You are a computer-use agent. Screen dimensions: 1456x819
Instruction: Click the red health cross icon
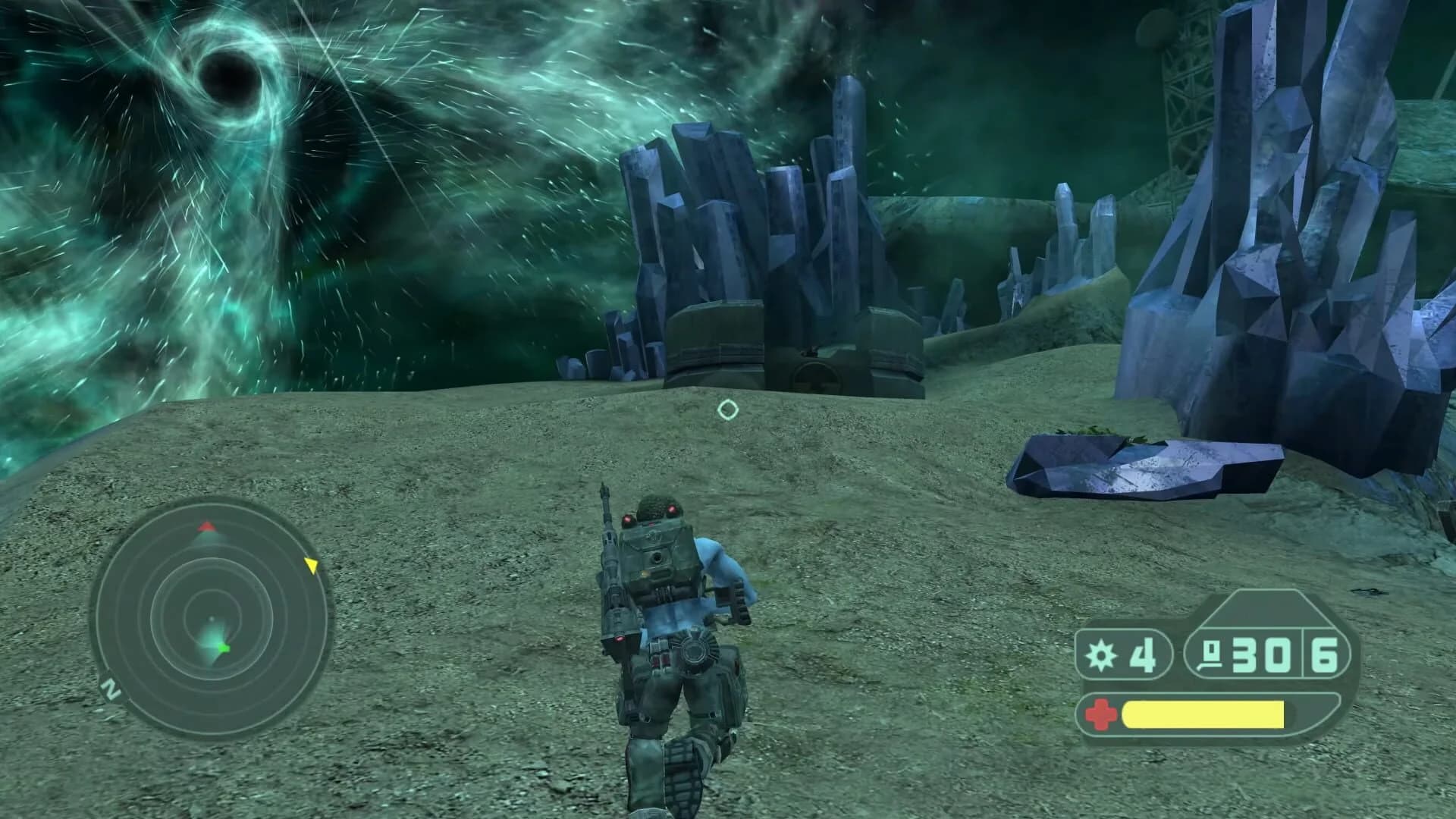[x=1101, y=714]
